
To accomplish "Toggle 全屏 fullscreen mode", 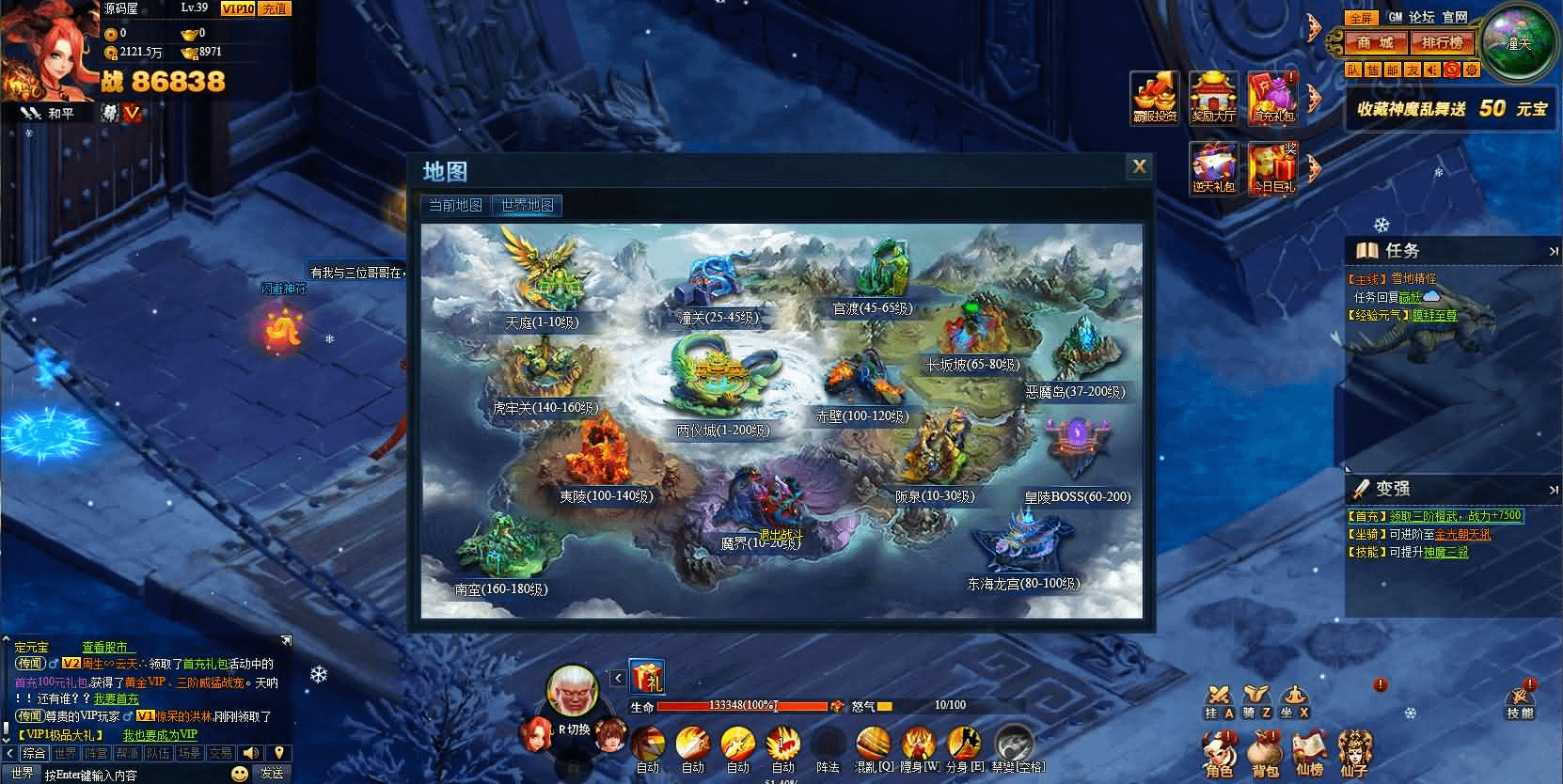I will pyautogui.click(x=1360, y=18).
